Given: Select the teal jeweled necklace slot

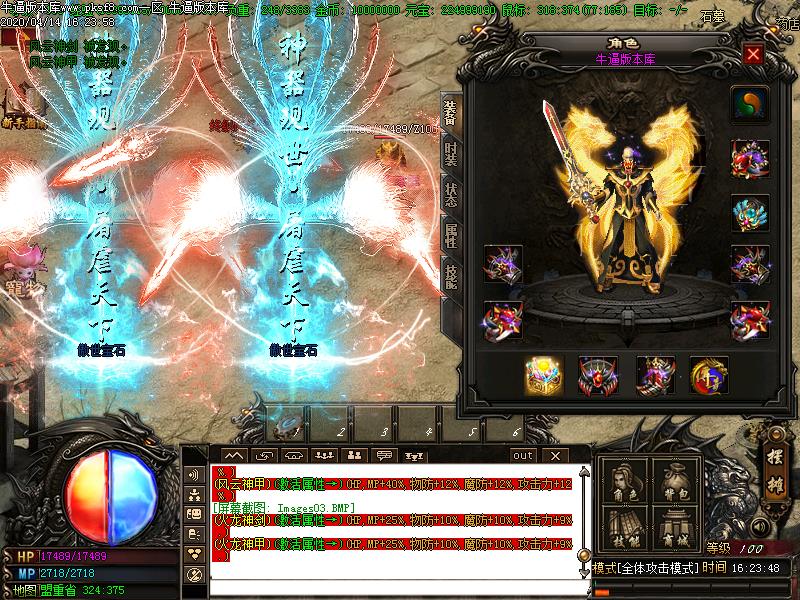Looking at the screenshot, I should coord(749,213).
